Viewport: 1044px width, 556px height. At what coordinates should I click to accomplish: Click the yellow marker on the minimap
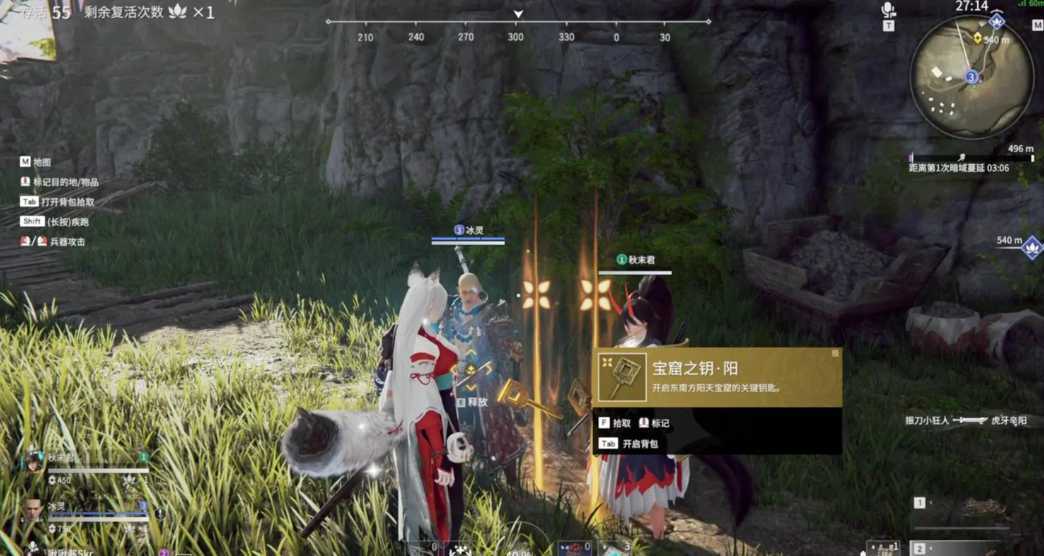[x=977, y=38]
